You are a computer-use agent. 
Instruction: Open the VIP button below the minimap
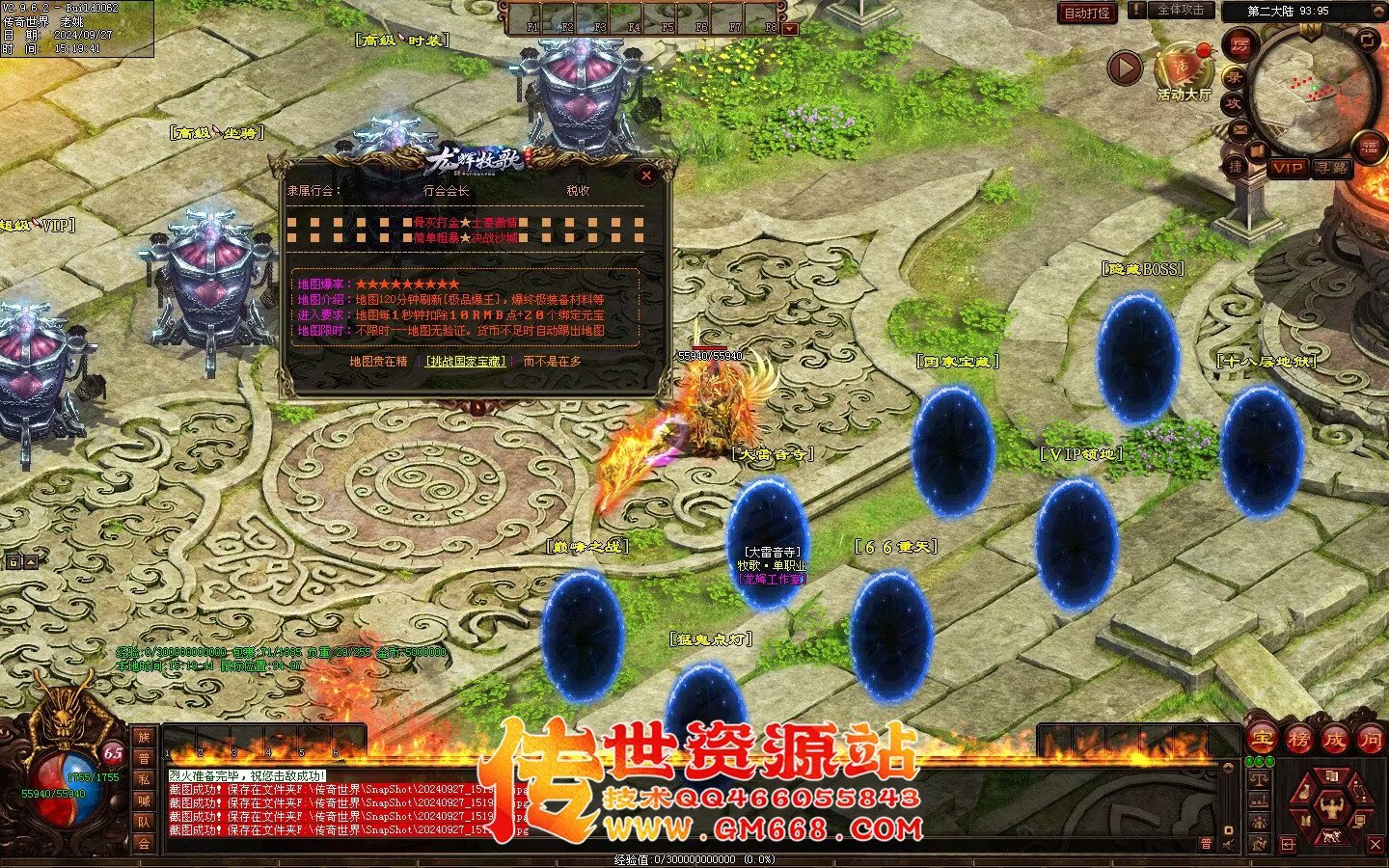point(1288,168)
